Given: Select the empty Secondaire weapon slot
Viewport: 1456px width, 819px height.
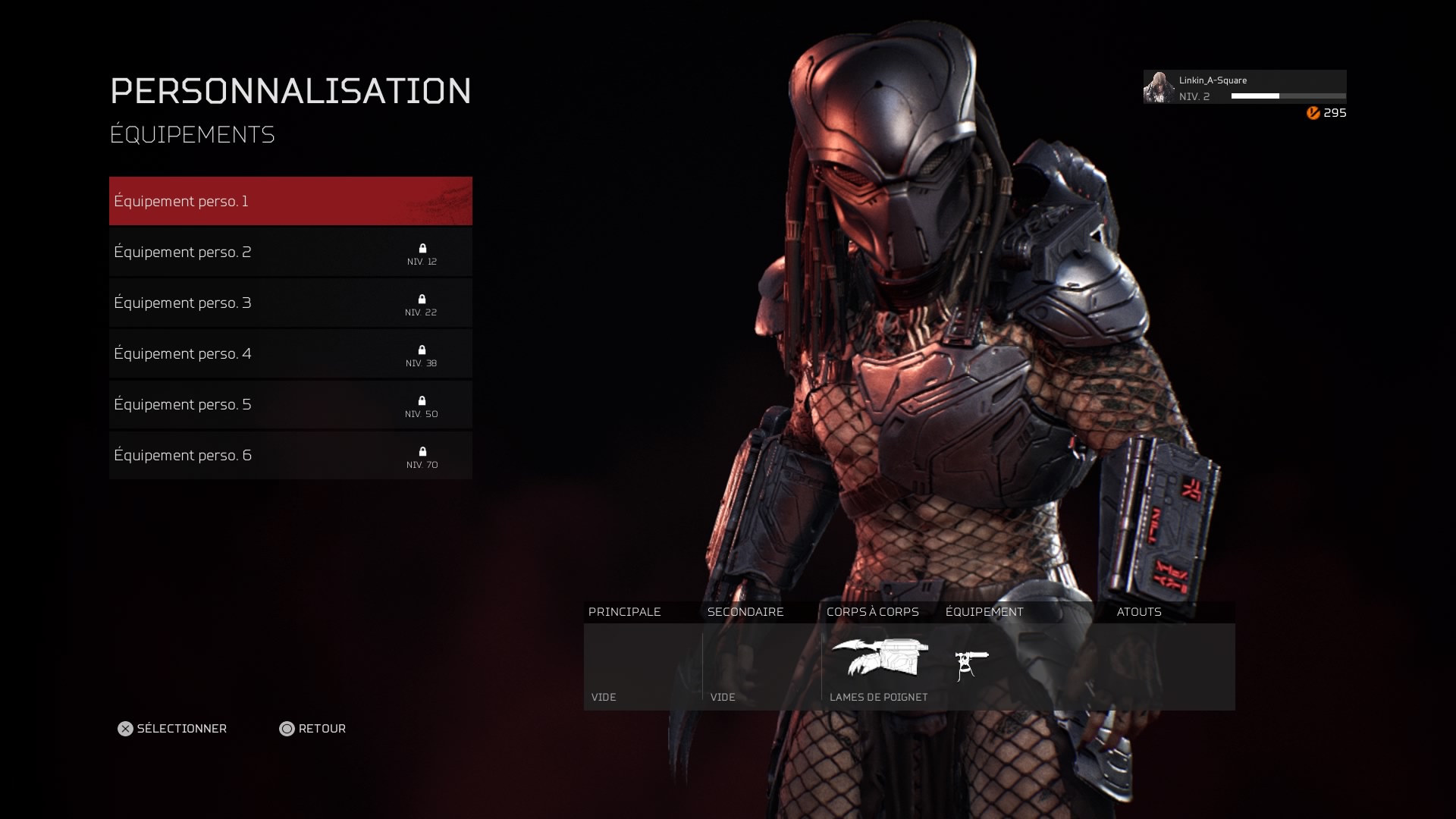Looking at the screenshot, I should pos(761,666).
